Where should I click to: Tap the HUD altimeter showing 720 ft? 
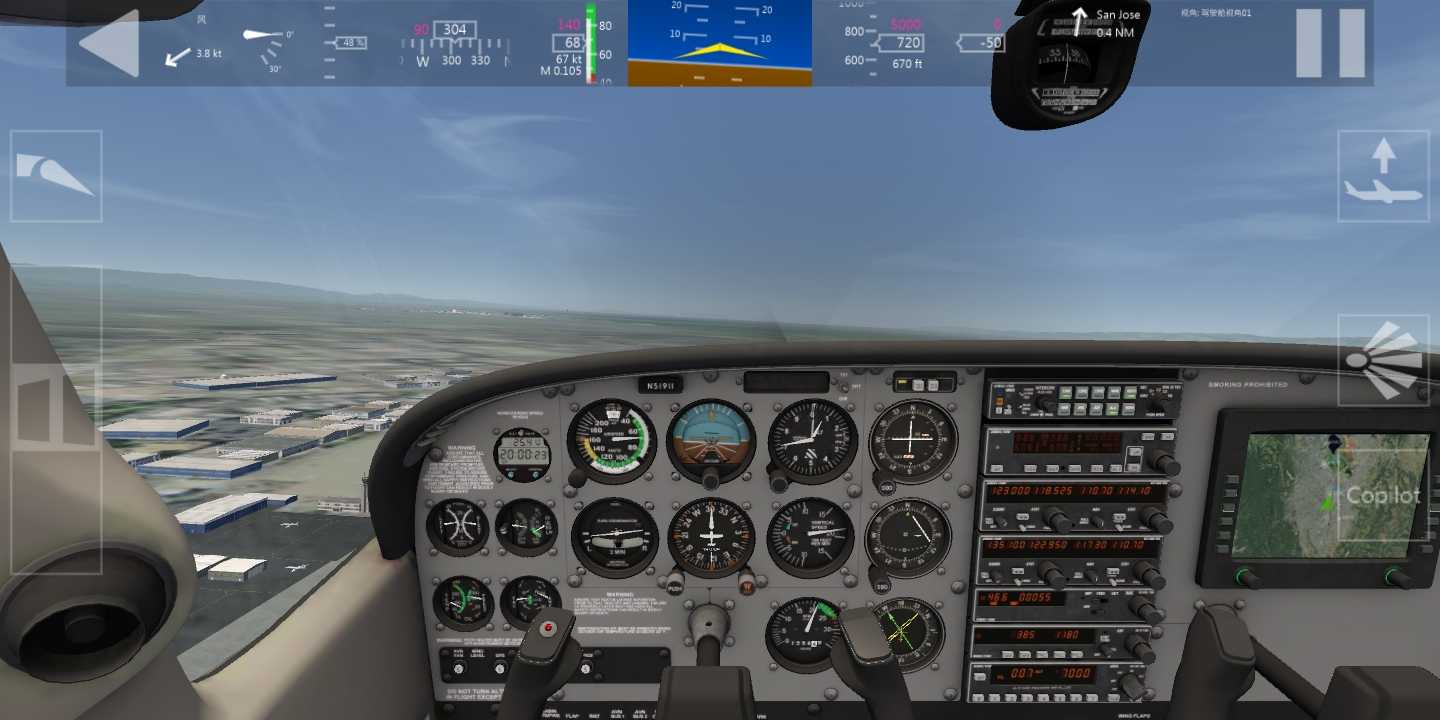905,43
